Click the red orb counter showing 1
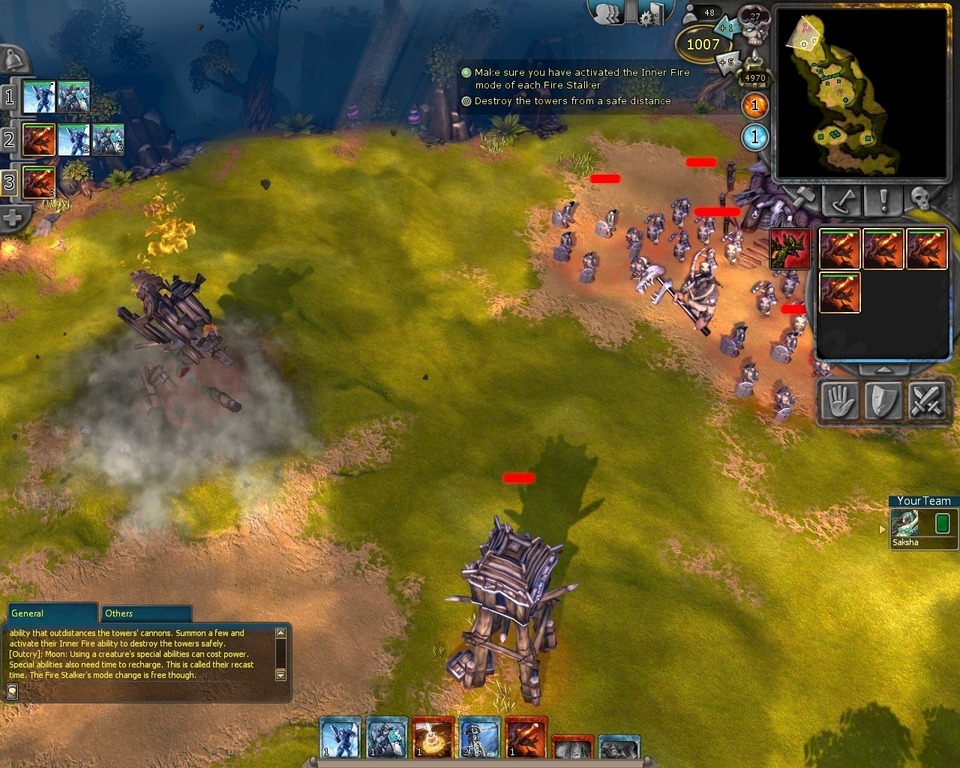Screen dimensions: 960x768 pyautogui.click(x=754, y=105)
